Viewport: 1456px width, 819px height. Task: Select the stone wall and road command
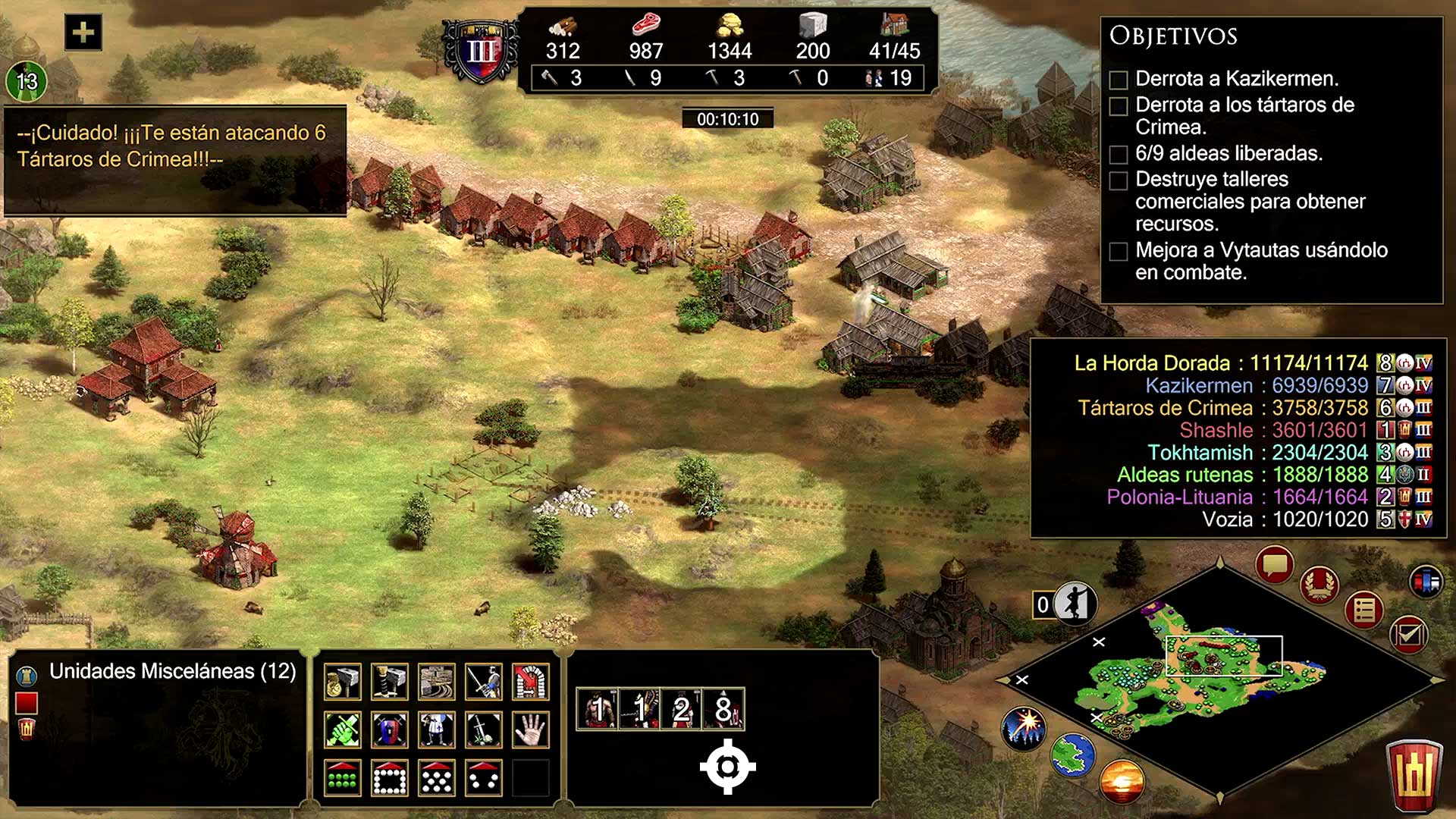(x=437, y=682)
